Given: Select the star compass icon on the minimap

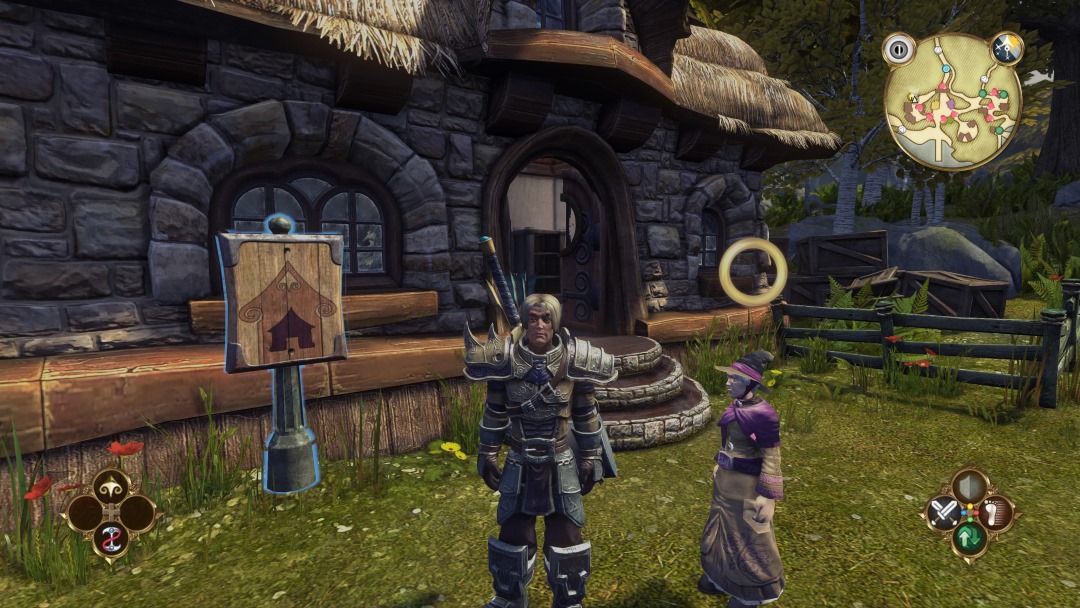Looking at the screenshot, I should click(x=1005, y=48).
